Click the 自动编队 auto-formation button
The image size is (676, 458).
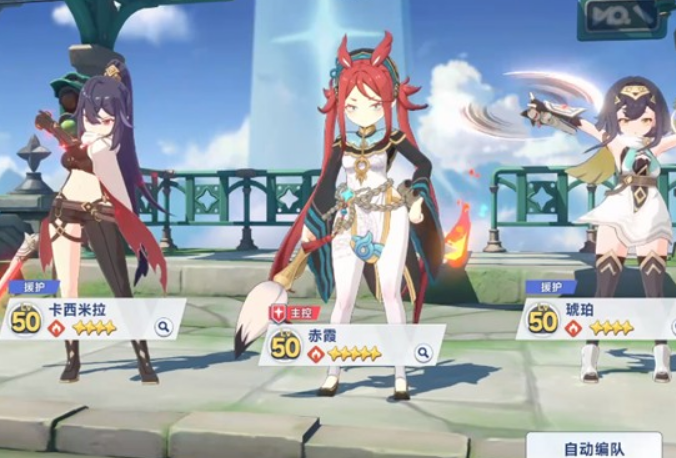pos(595,446)
